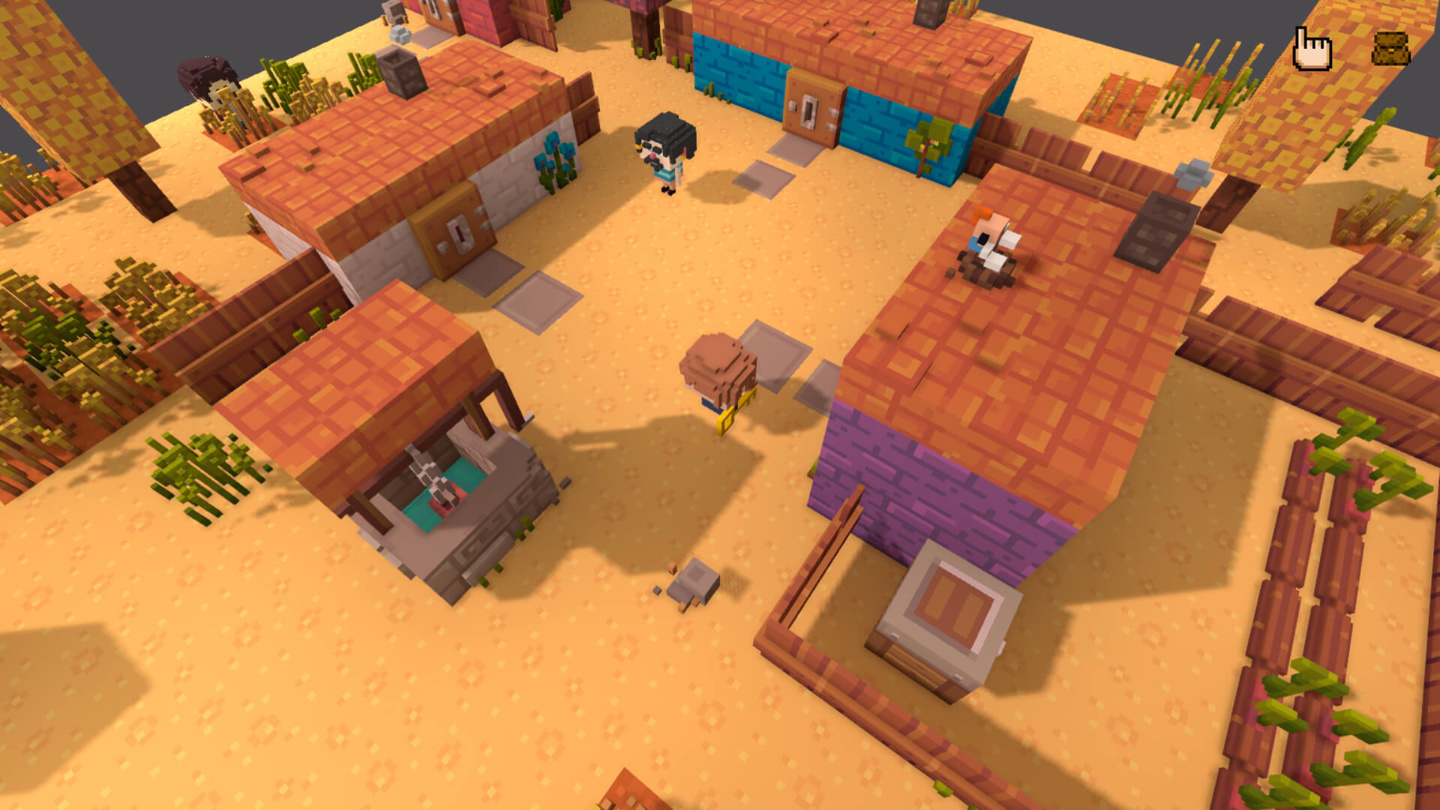Open the brown backpack inventory

(1390, 48)
